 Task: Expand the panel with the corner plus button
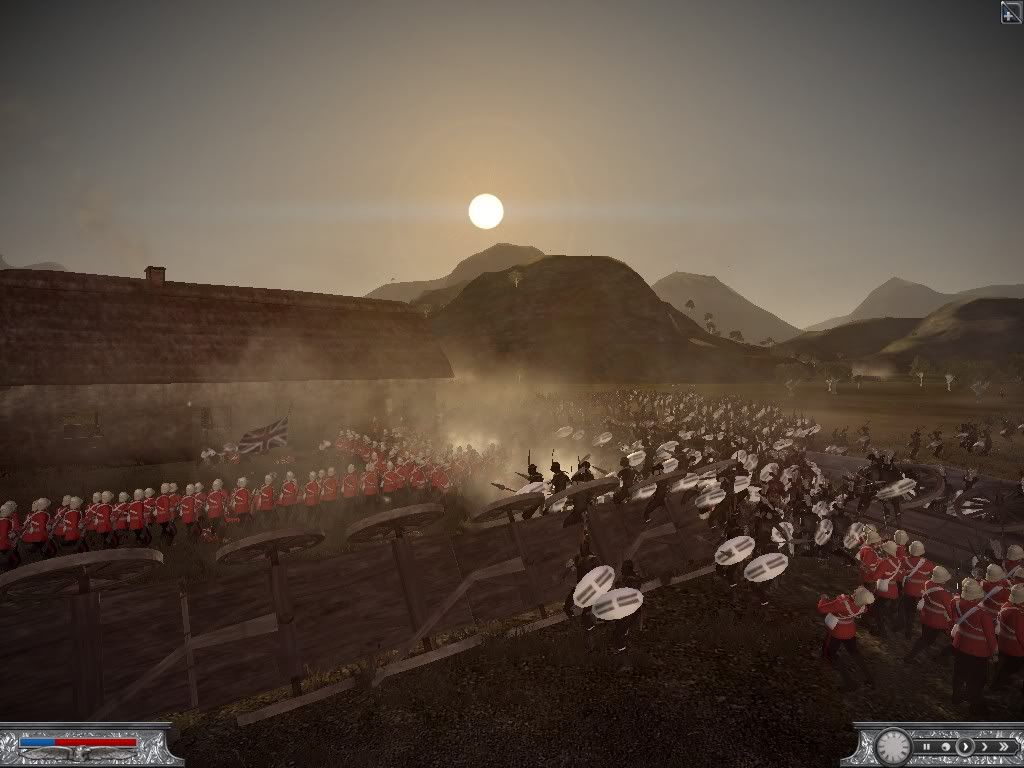(1011, 12)
